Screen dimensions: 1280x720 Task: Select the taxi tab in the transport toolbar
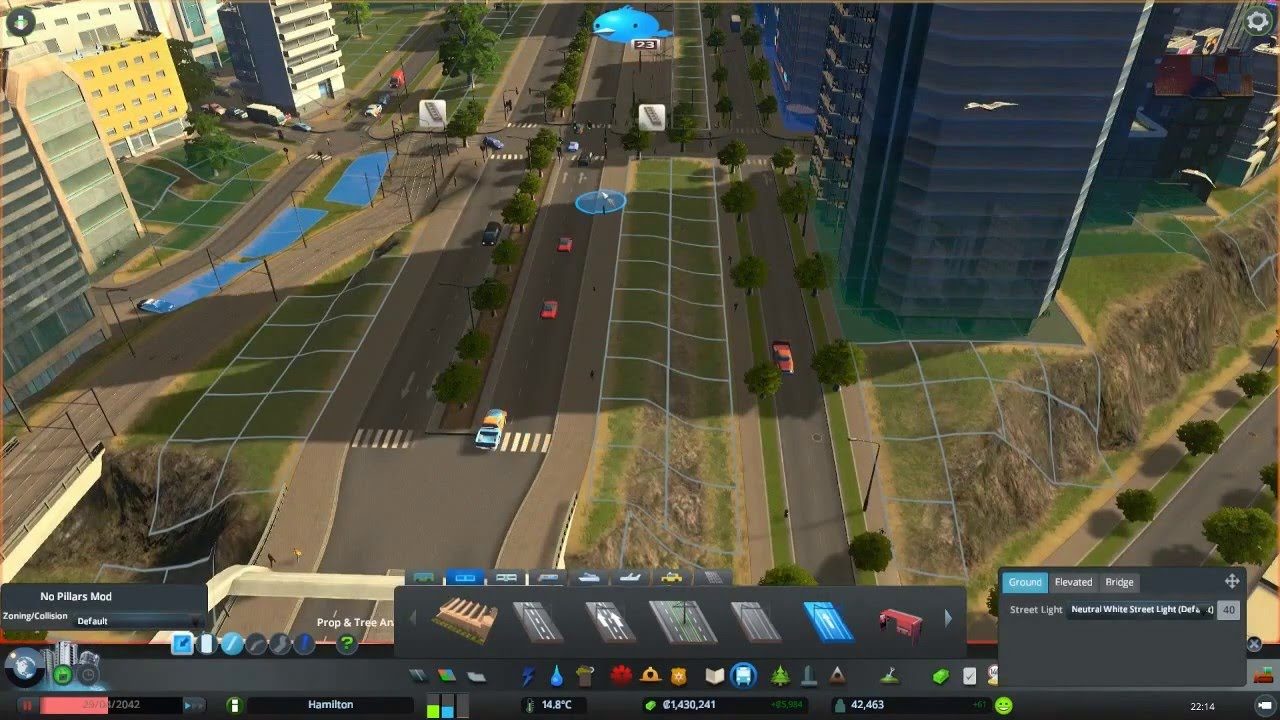point(672,577)
